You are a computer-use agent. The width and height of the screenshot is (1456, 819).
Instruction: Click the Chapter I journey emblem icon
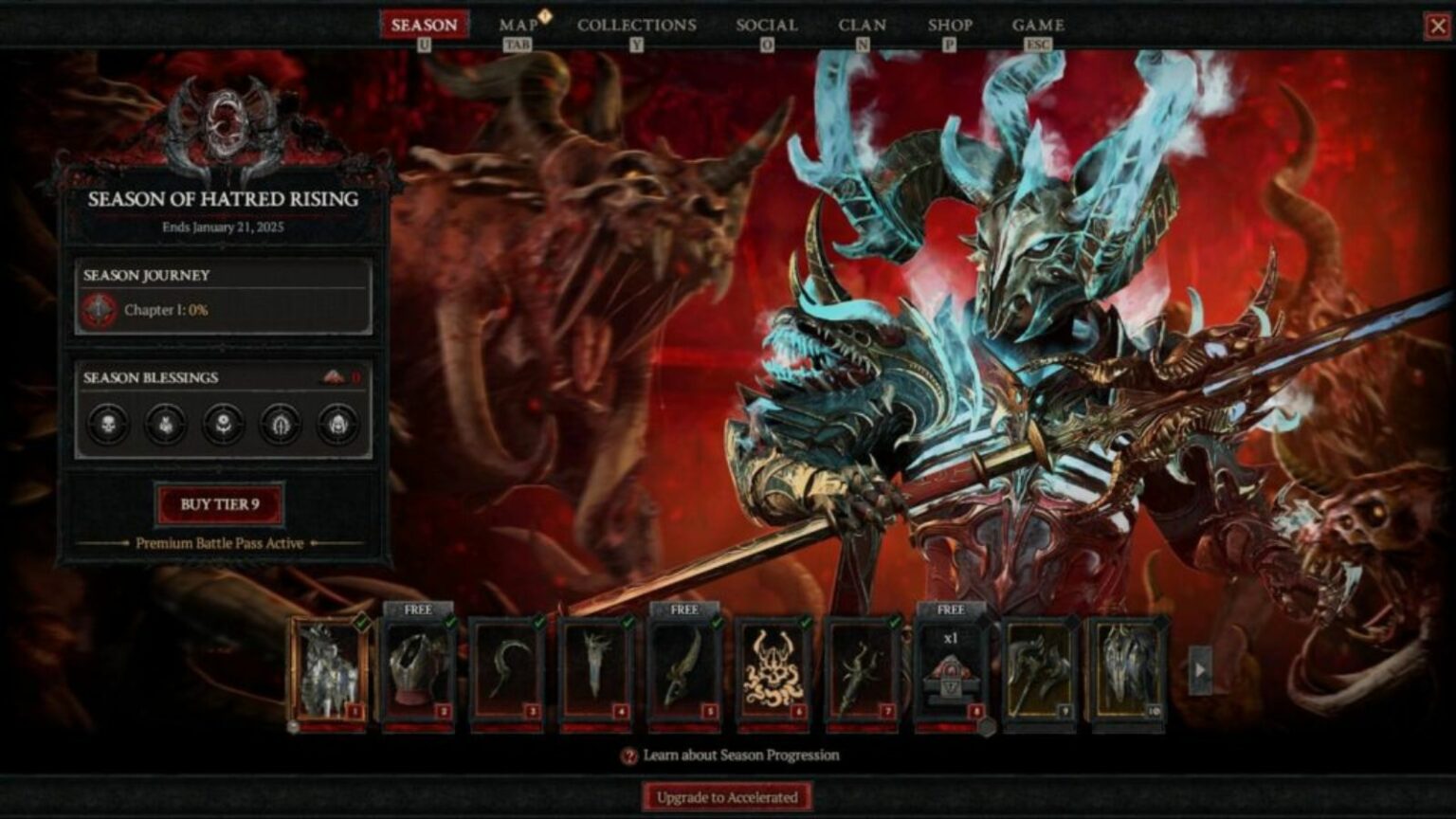coord(98,308)
